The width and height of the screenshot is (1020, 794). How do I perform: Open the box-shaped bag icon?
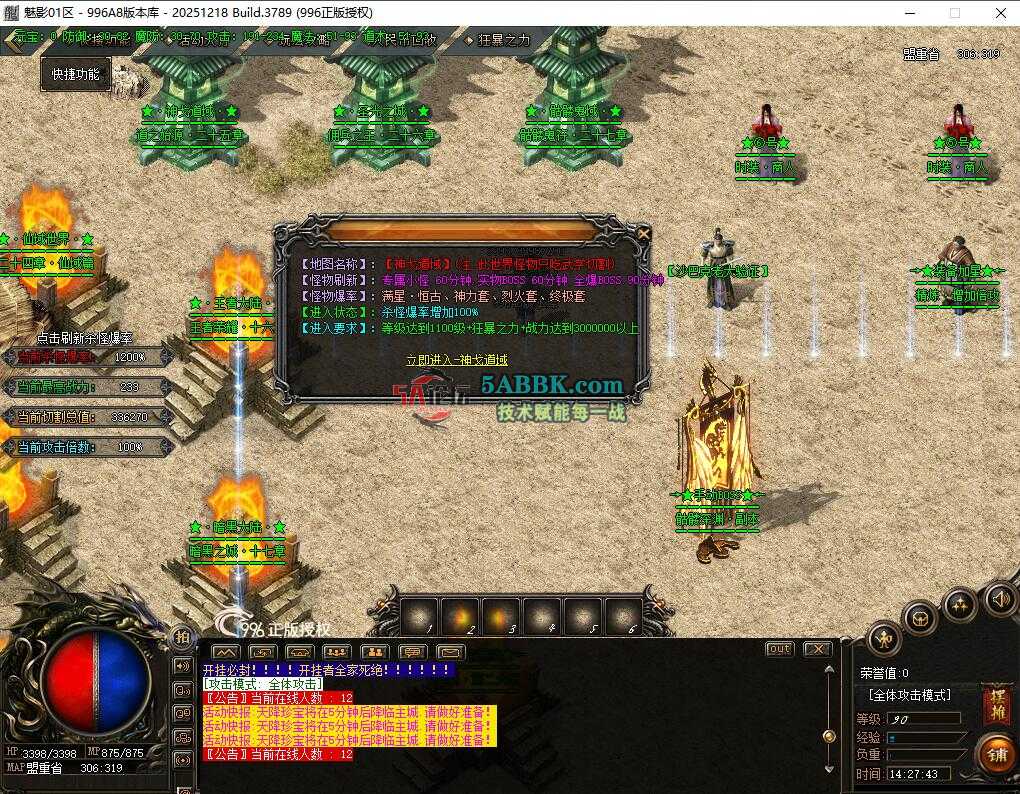point(920,619)
